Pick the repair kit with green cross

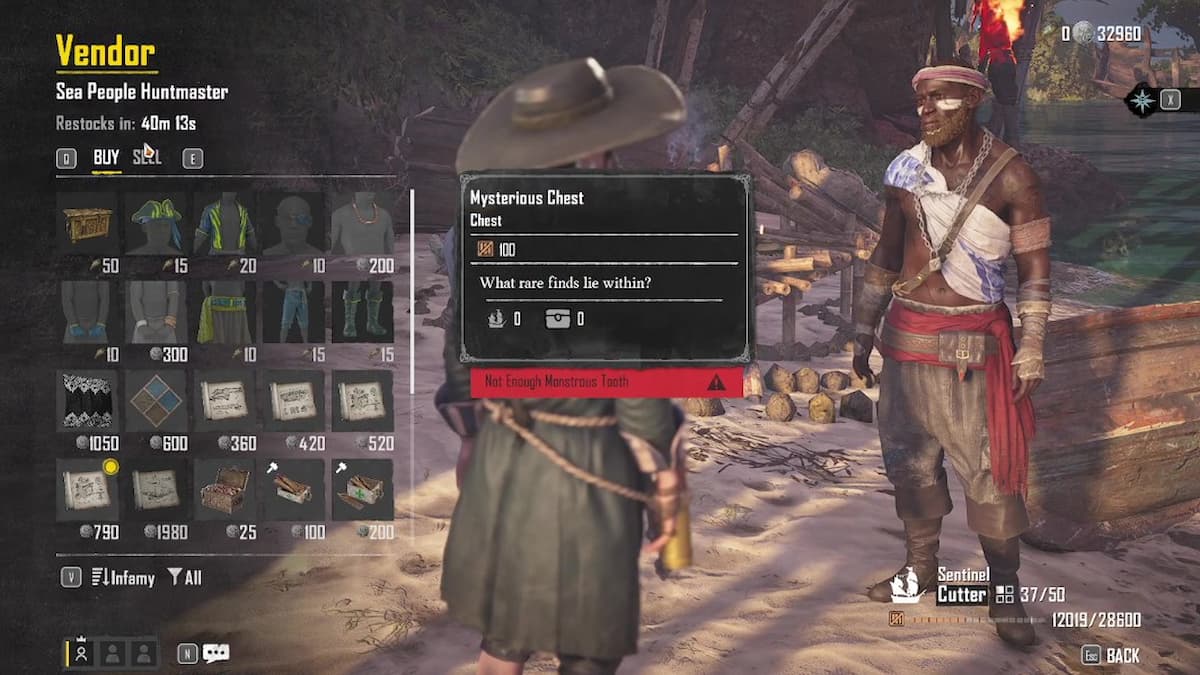click(362, 489)
